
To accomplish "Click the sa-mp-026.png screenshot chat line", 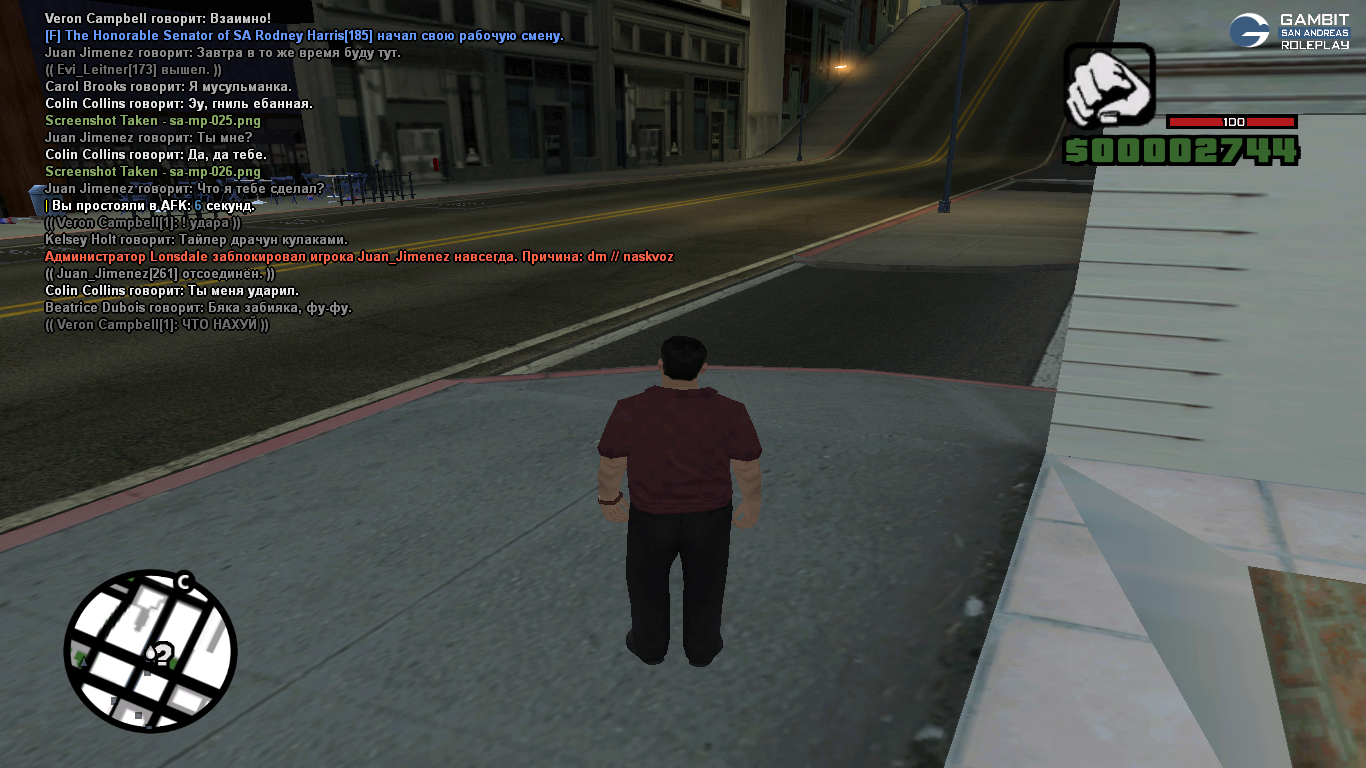I will pos(152,172).
